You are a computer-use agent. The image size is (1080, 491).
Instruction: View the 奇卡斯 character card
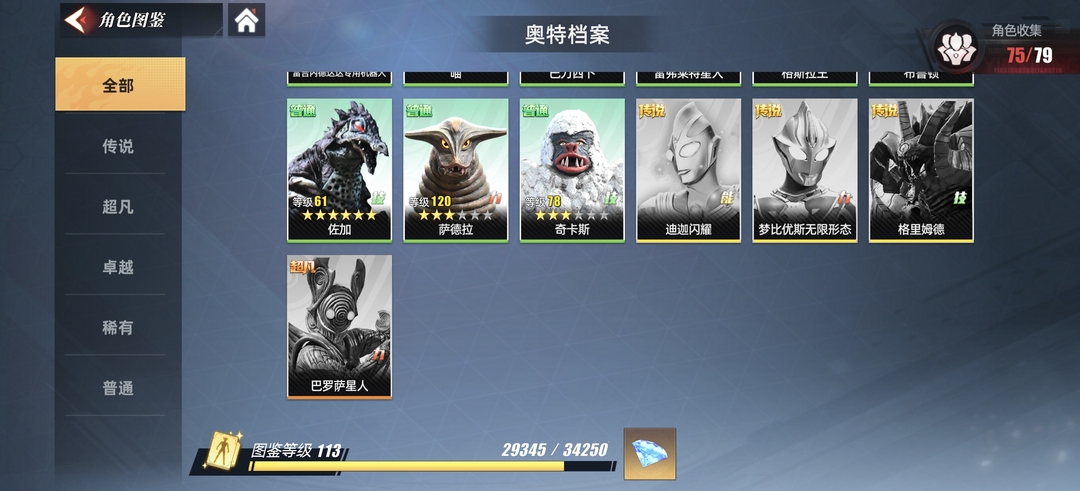click(x=572, y=169)
